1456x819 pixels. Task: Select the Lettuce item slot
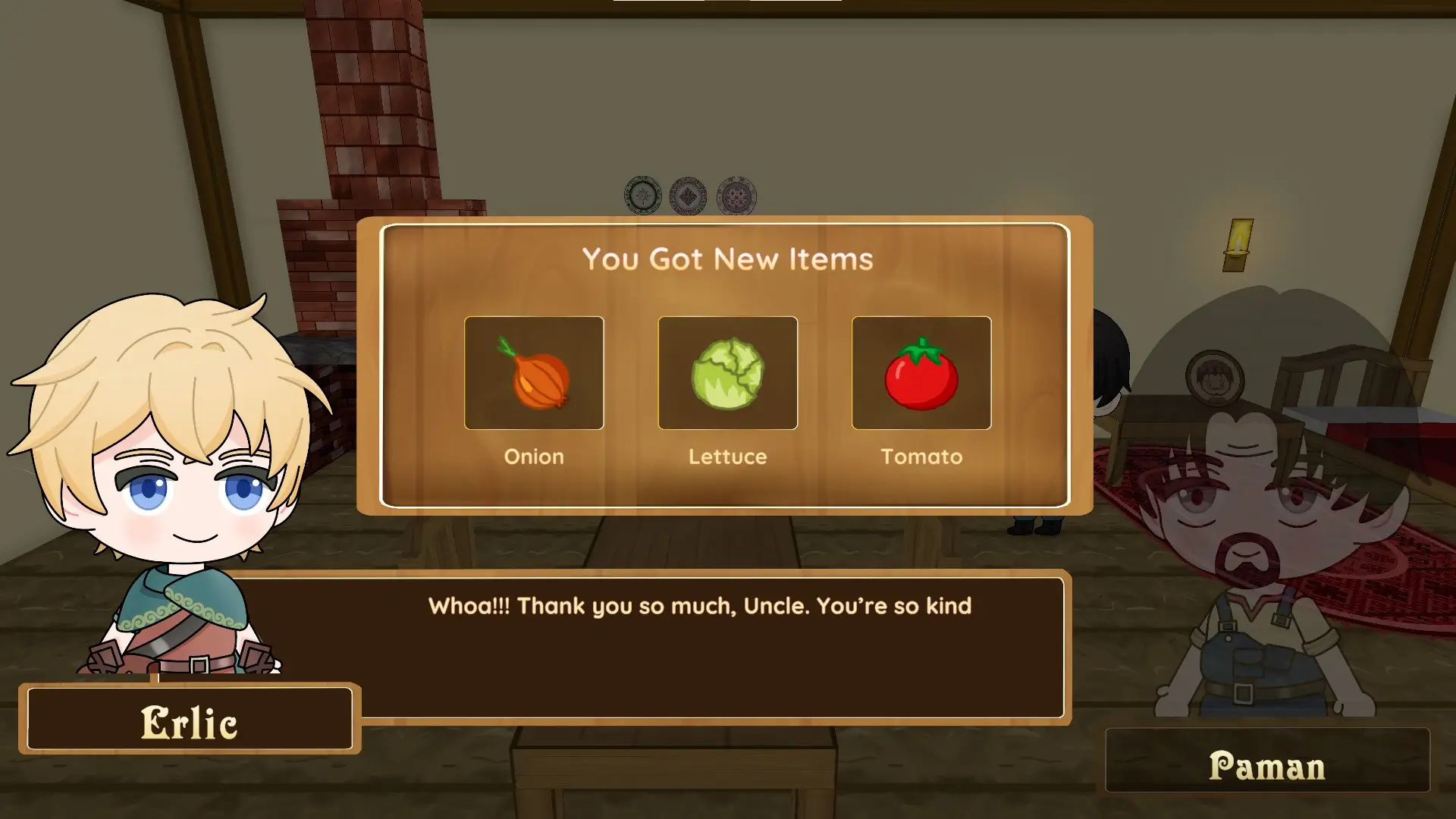click(x=727, y=373)
